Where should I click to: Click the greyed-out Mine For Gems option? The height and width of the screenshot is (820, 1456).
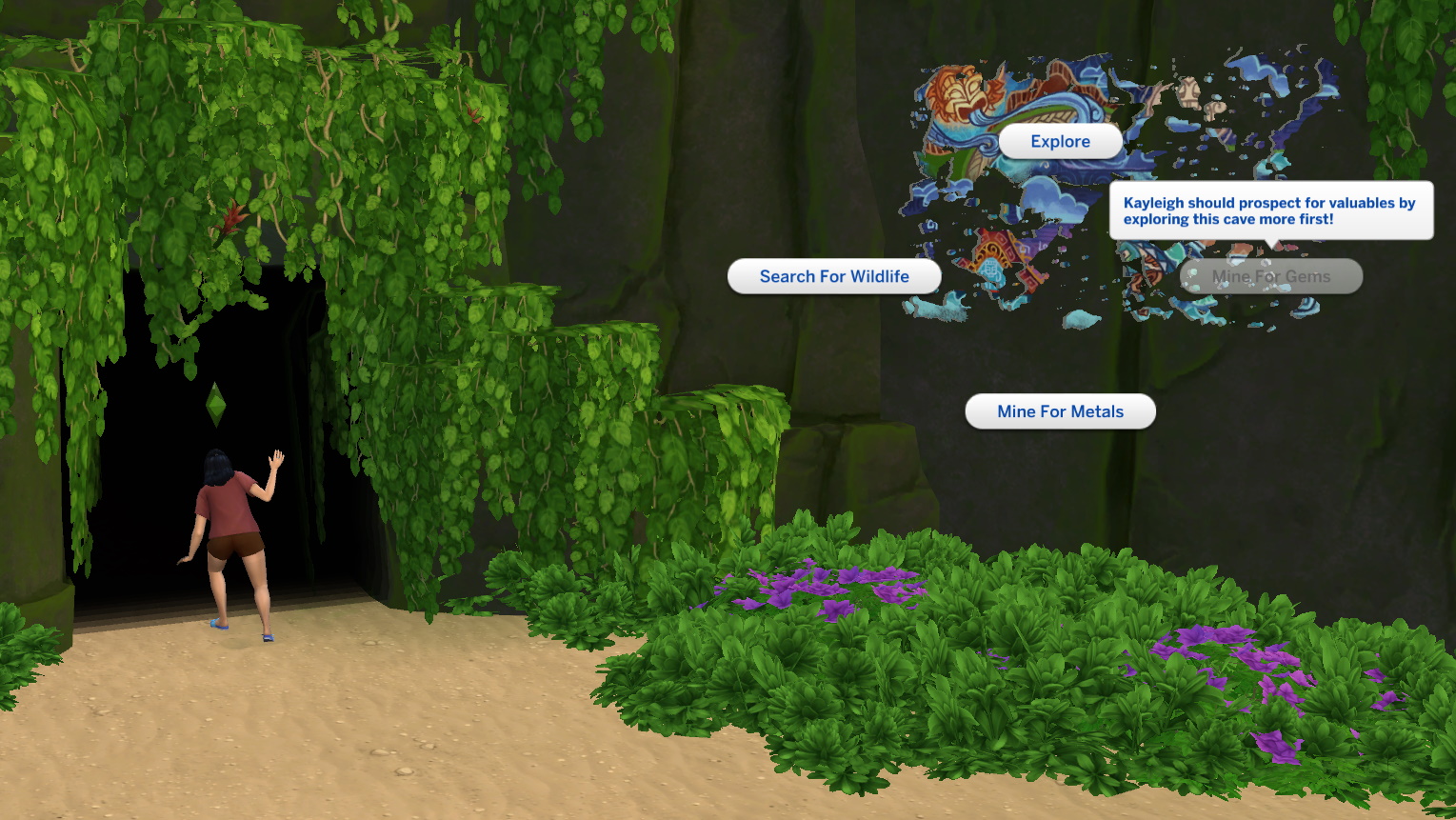tap(1270, 276)
